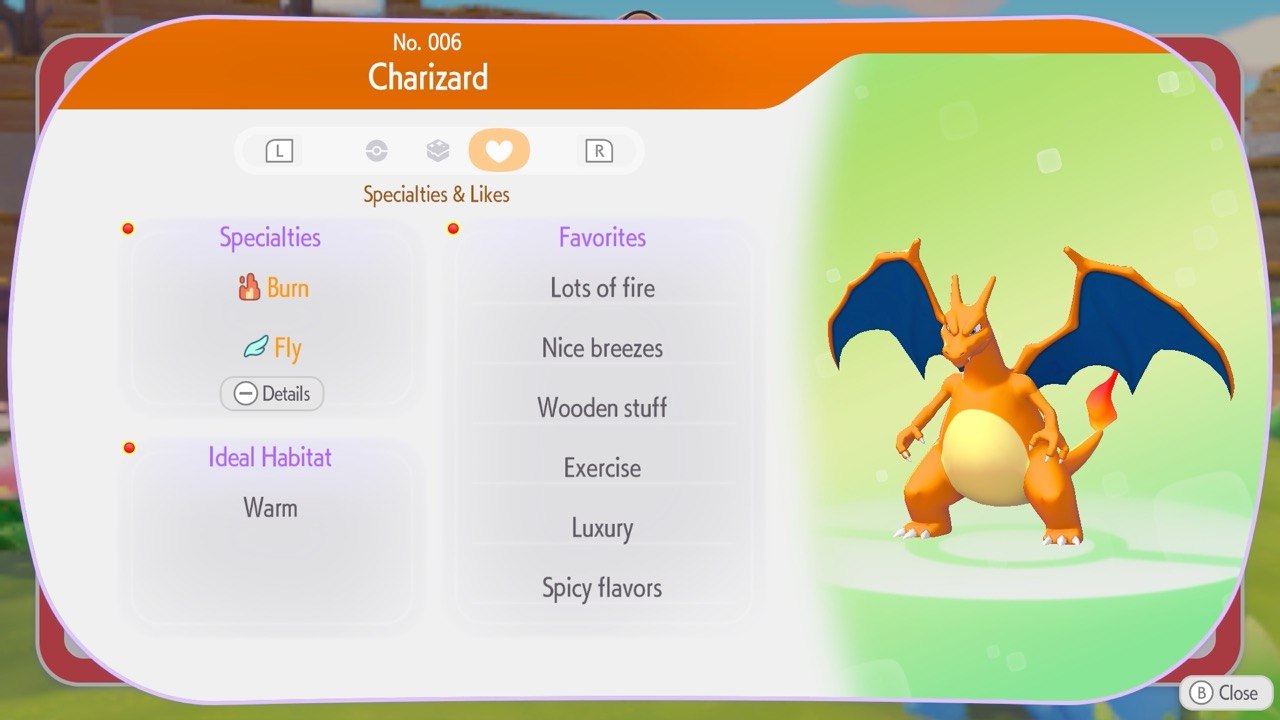This screenshot has width=1280, height=720.
Task: Select the Wooden stuff favorite
Action: pos(602,408)
